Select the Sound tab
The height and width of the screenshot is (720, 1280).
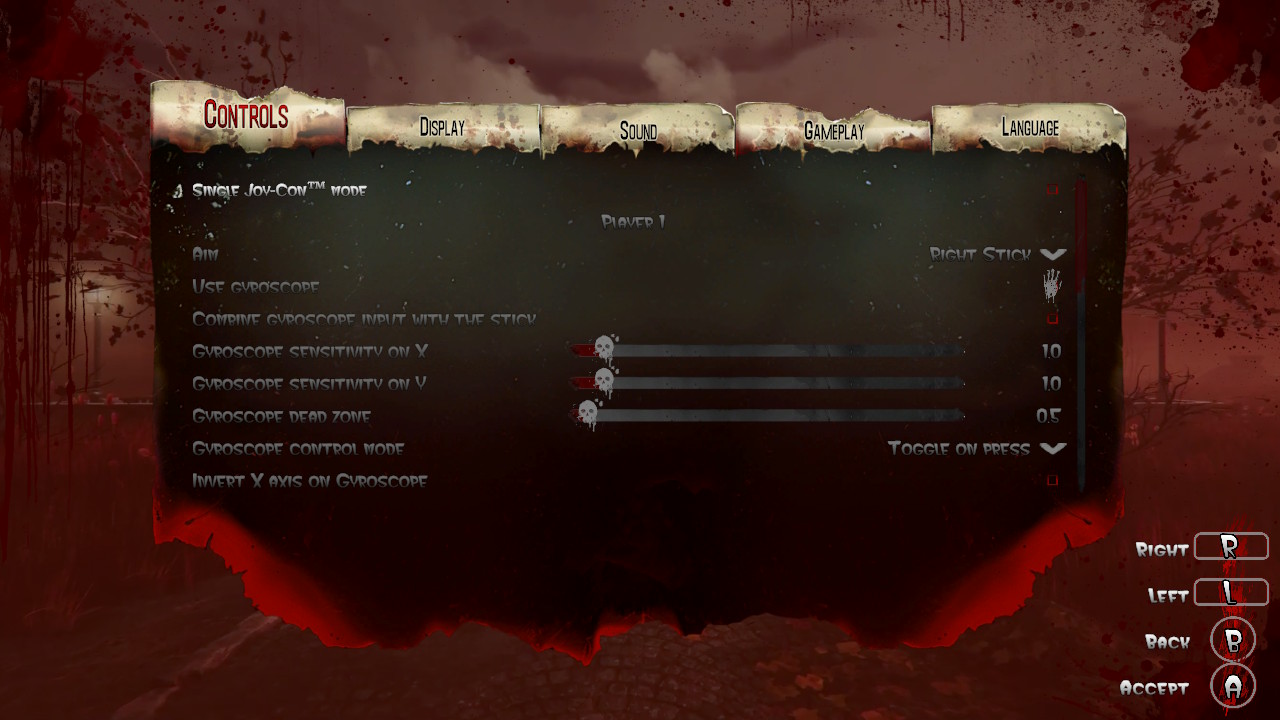pyautogui.click(x=638, y=131)
